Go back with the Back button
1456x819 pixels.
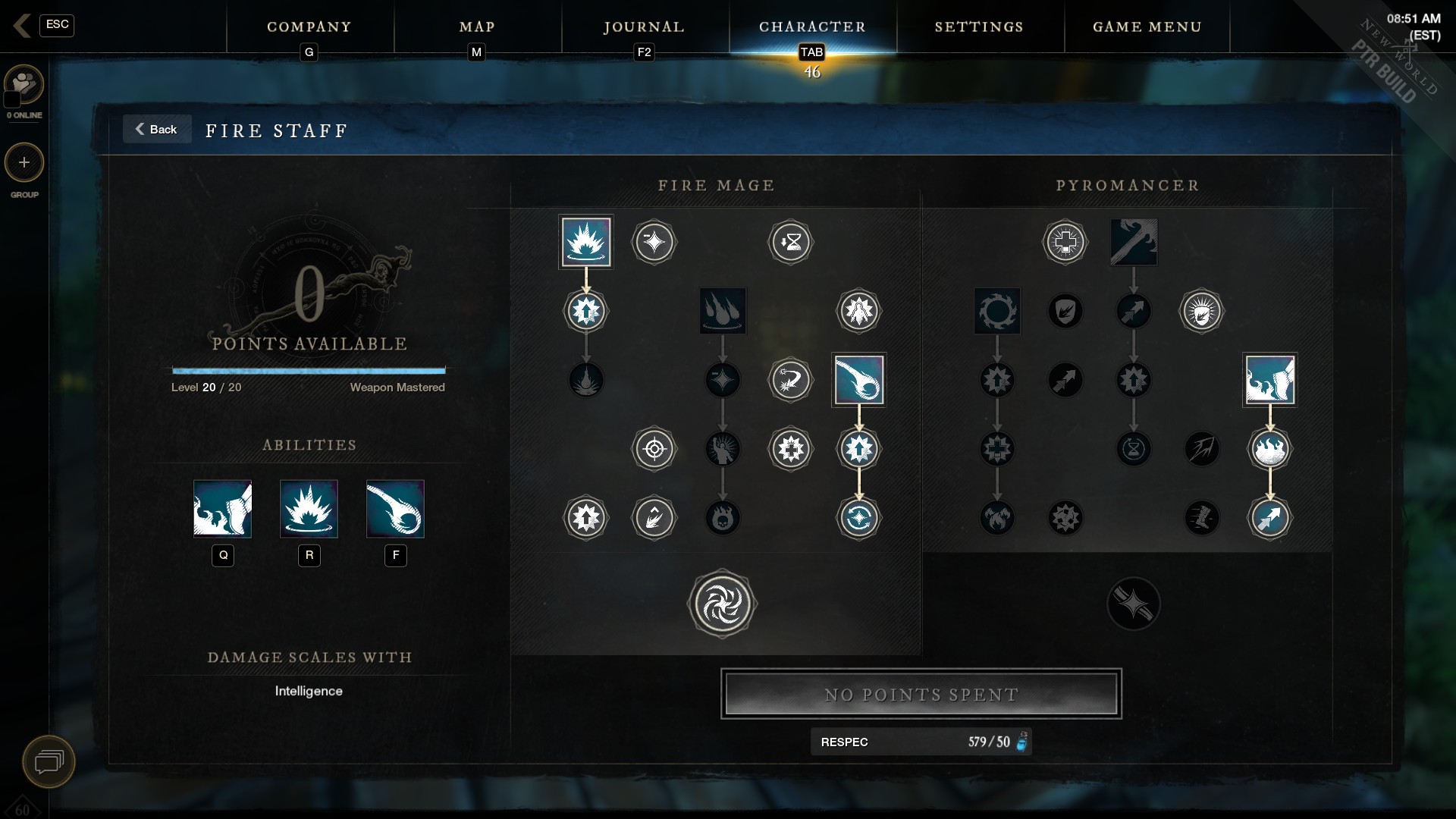pyautogui.click(x=156, y=130)
